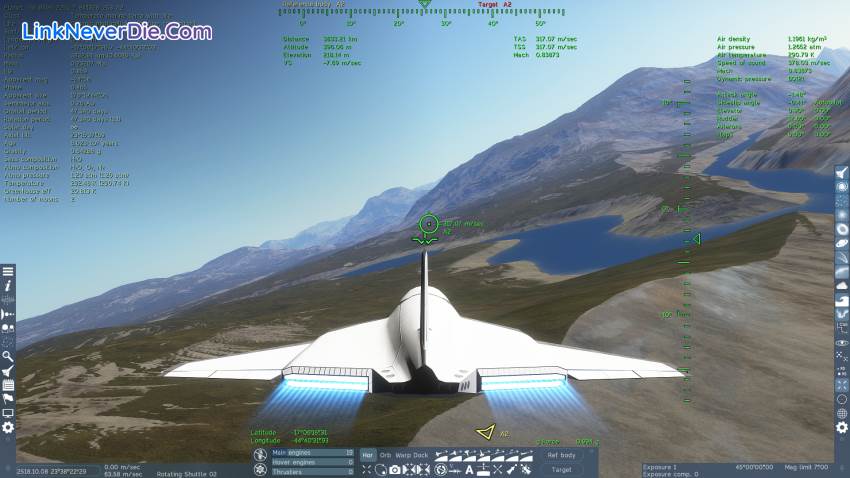Open the left toolbar settings gear
The width and height of the screenshot is (850, 478).
pyautogui.click(x=8, y=427)
